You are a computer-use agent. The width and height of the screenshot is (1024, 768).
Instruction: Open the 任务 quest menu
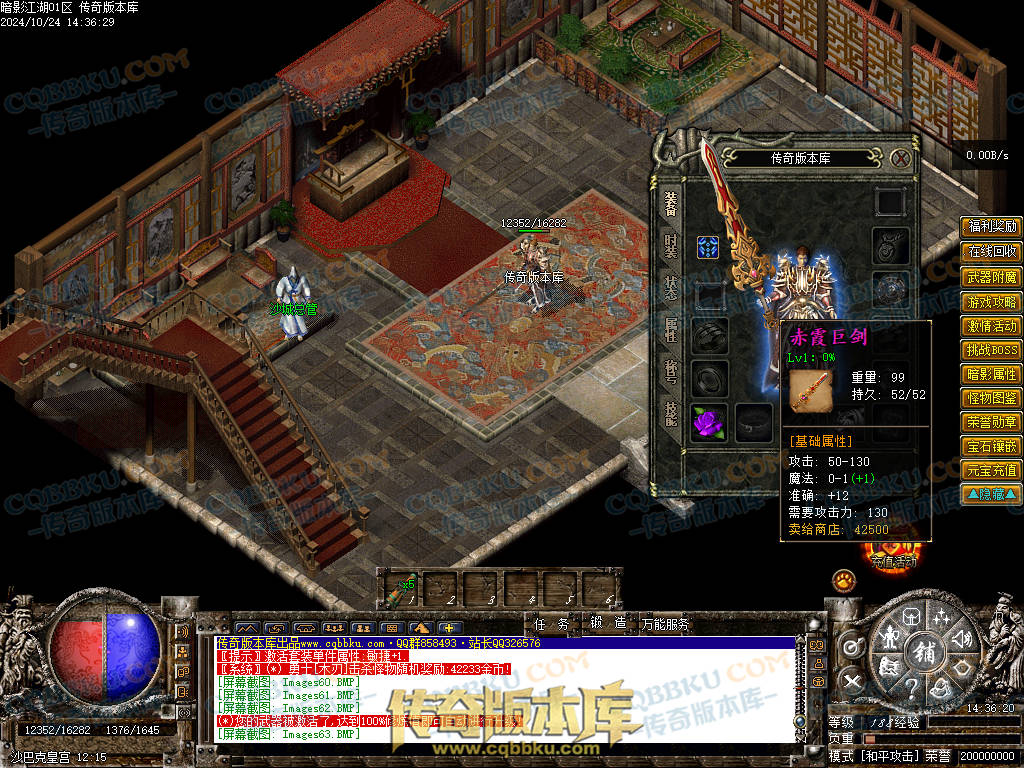point(551,624)
